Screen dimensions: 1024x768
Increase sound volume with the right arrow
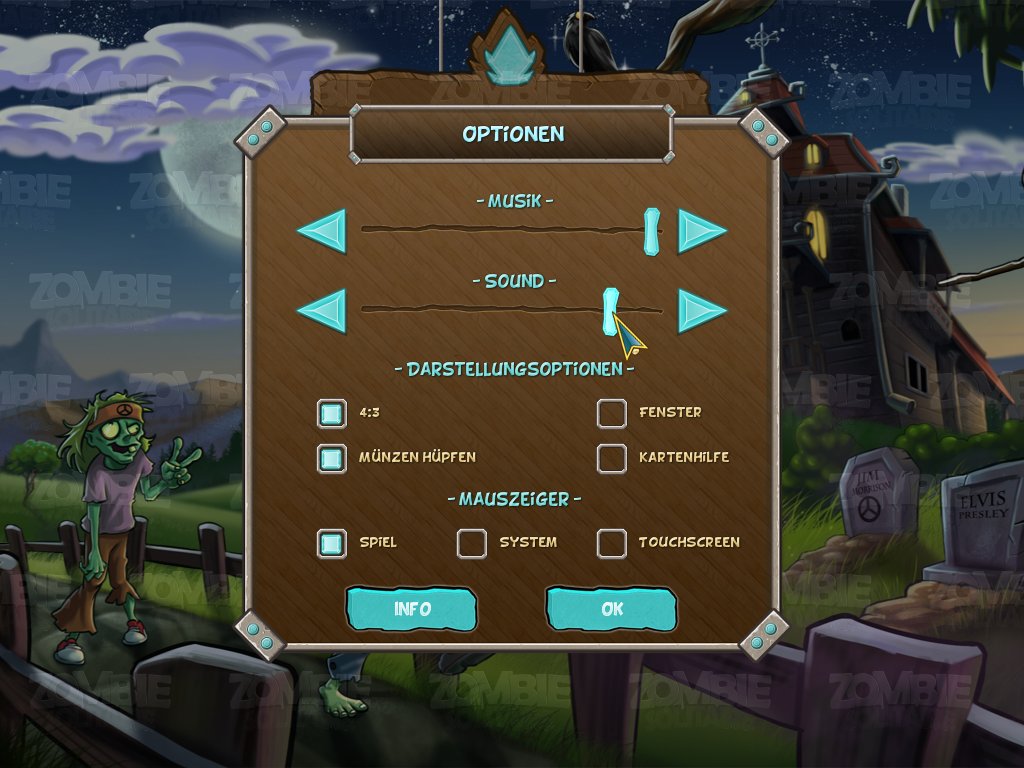point(702,311)
